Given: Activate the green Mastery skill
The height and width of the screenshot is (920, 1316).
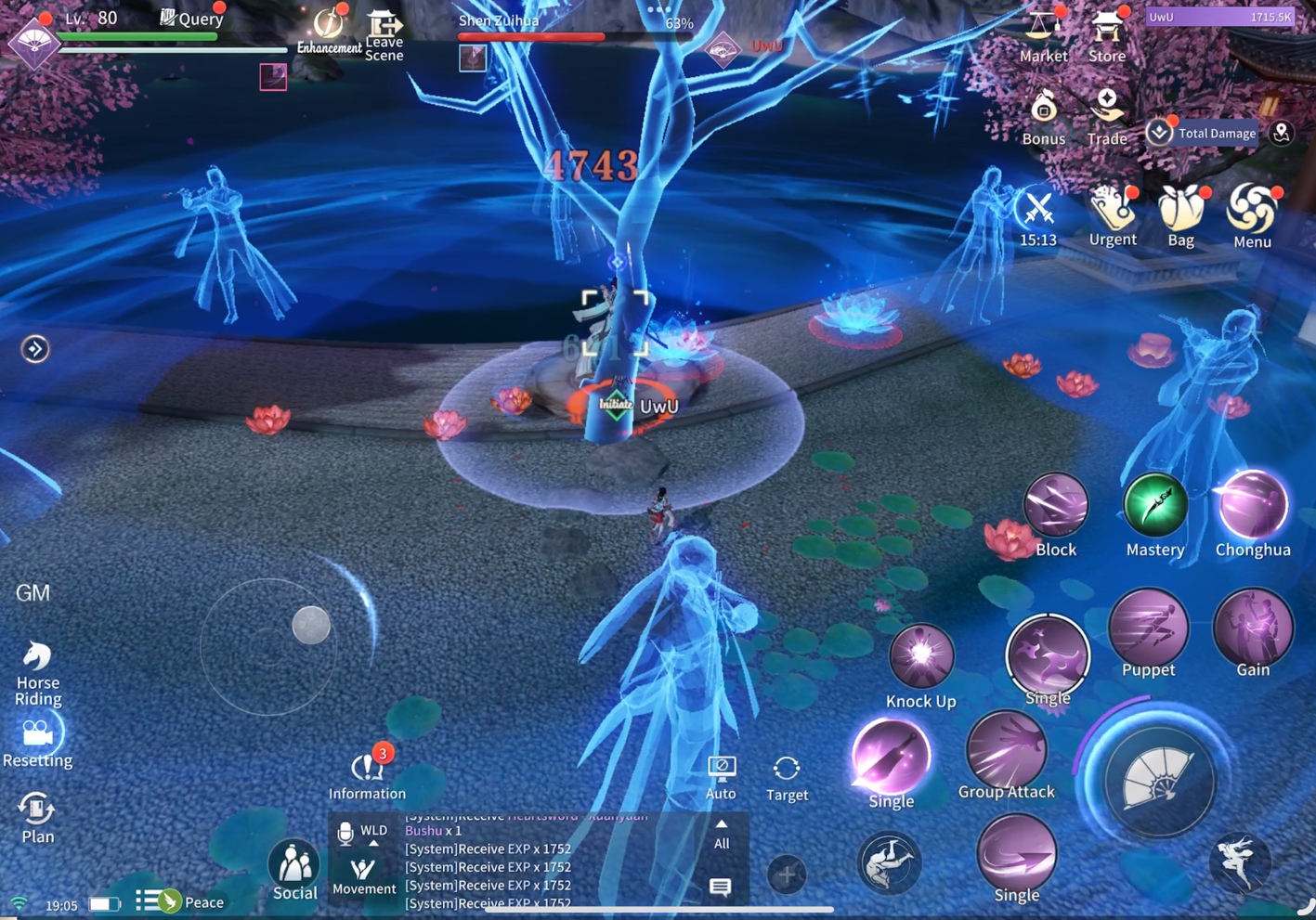Looking at the screenshot, I should click(x=1154, y=507).
